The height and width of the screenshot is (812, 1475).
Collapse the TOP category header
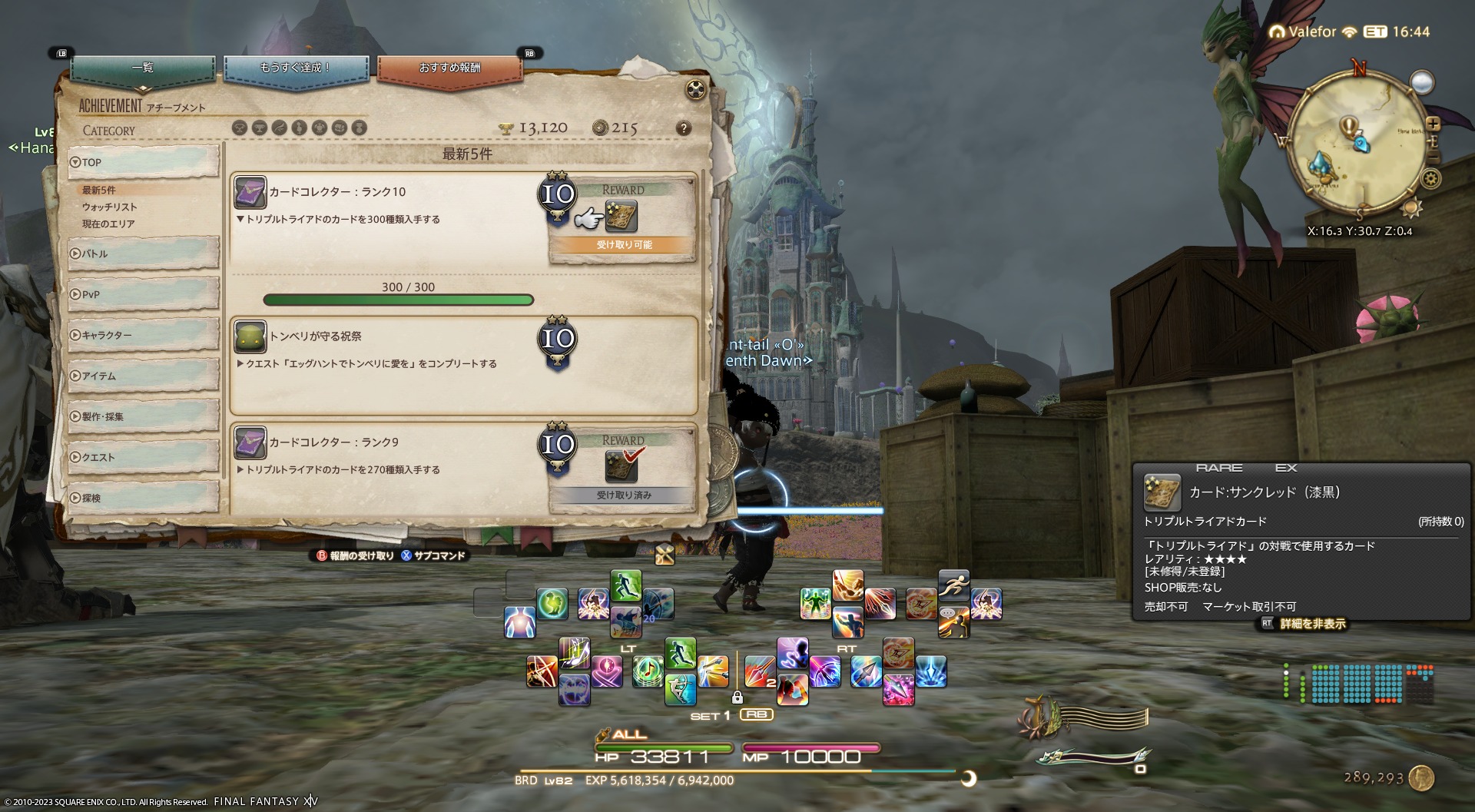pyautogui.click(x=143, y=162)
